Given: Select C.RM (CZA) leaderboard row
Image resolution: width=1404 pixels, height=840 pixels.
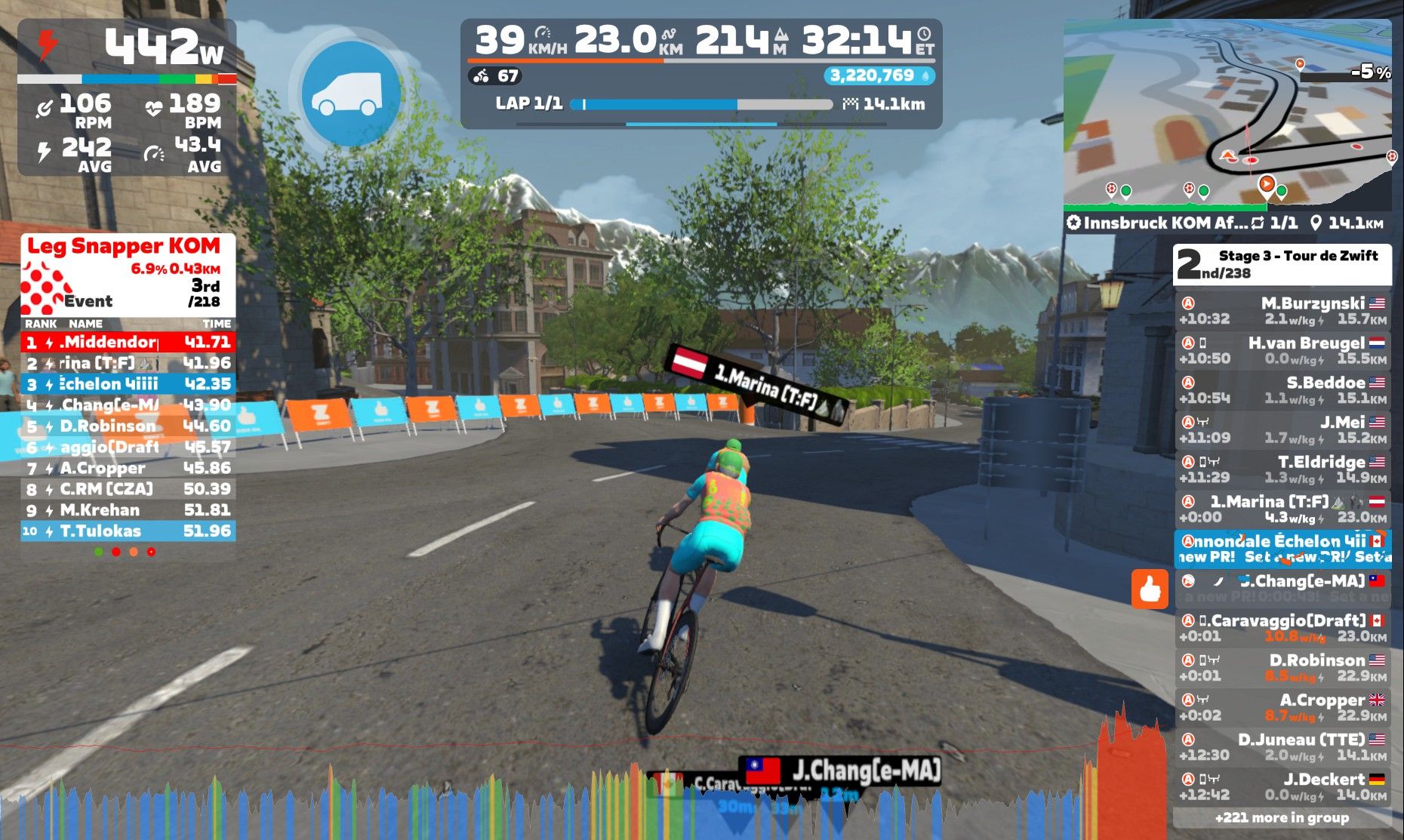Looking at the screenshot, I should tap(128, 489).
